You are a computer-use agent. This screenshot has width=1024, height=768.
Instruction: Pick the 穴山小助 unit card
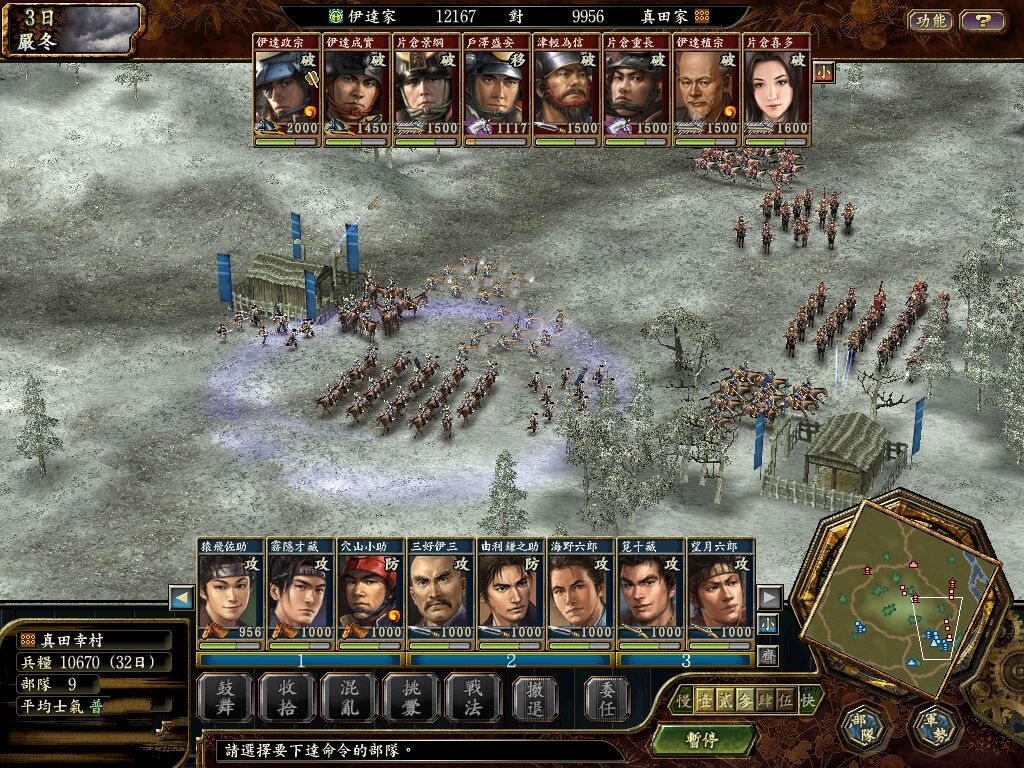tap(371, 596)
